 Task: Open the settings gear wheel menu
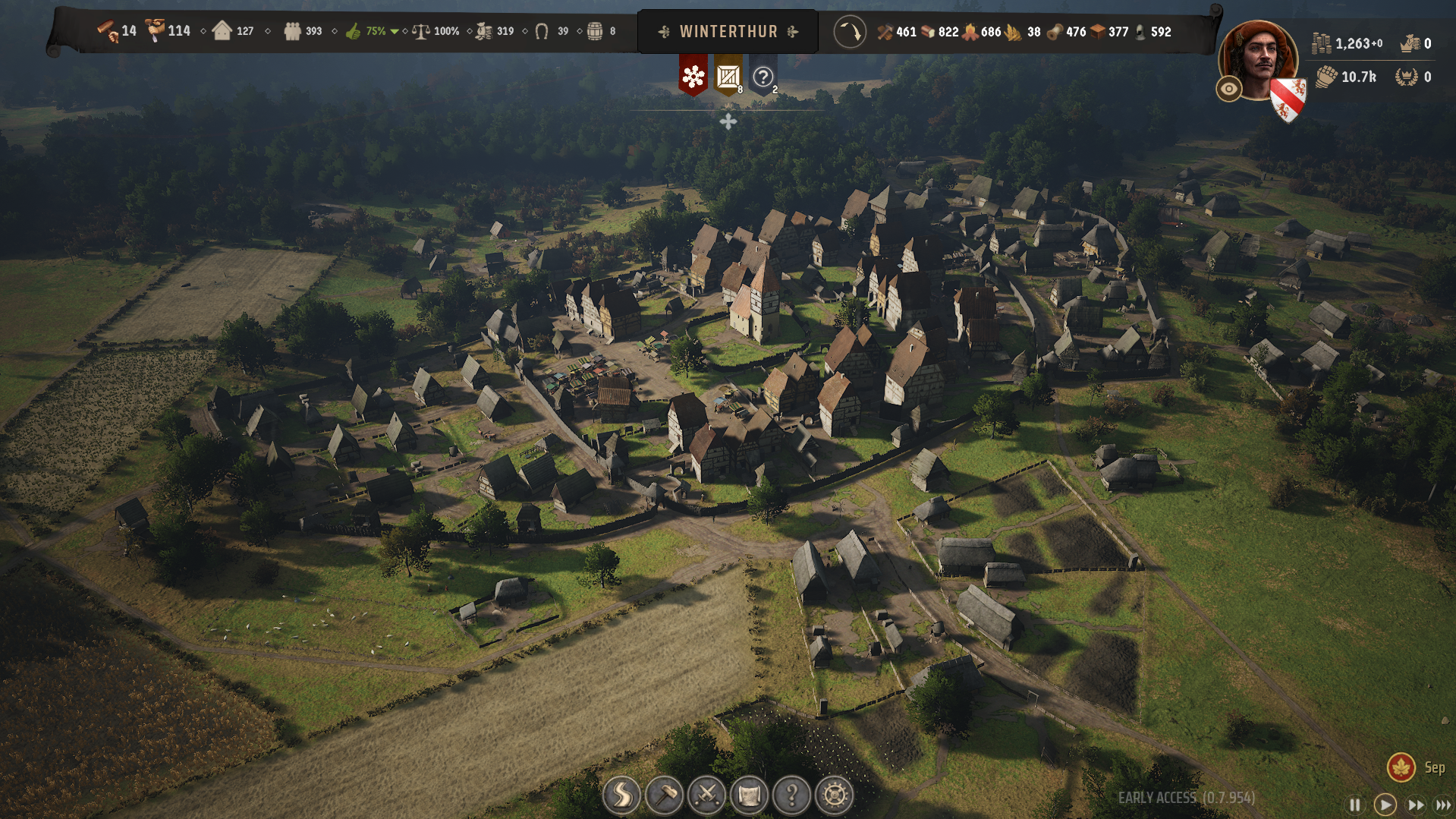(835, 795)
